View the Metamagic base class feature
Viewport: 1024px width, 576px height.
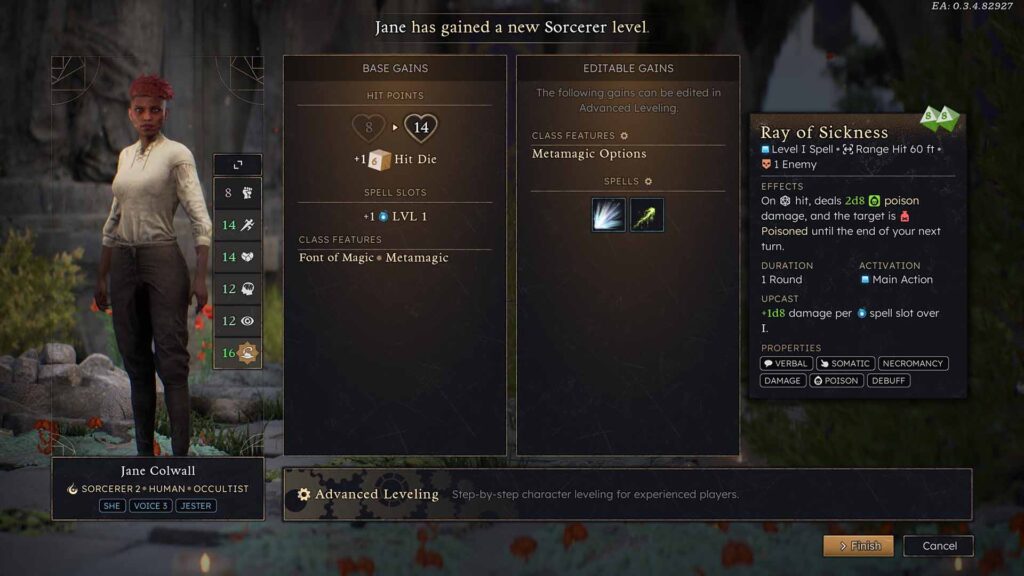click(416, 258)
